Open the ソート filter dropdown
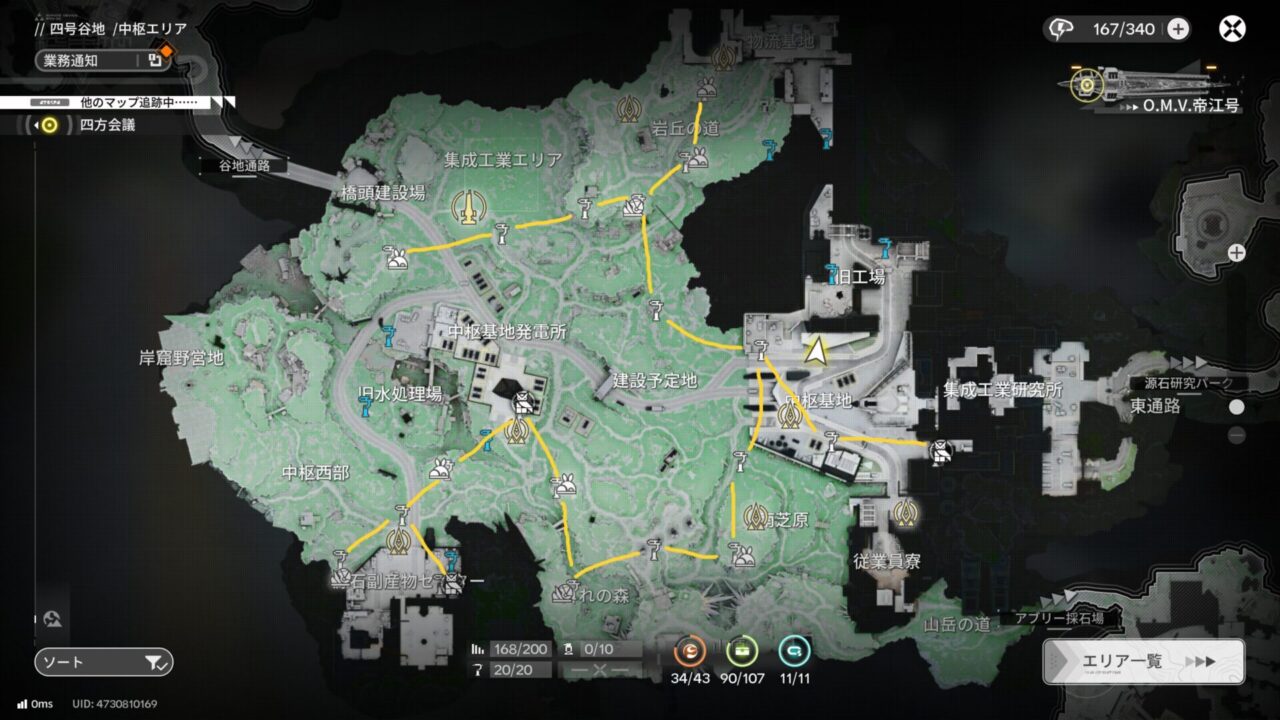 (104, 662)
